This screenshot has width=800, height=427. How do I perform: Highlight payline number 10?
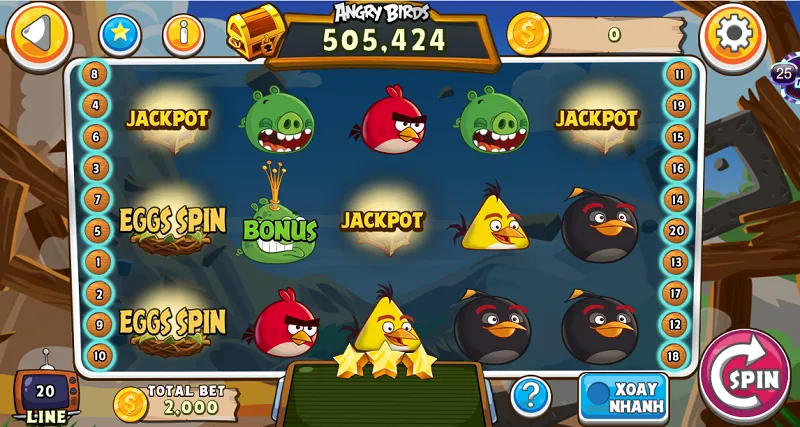click(97, 354)
